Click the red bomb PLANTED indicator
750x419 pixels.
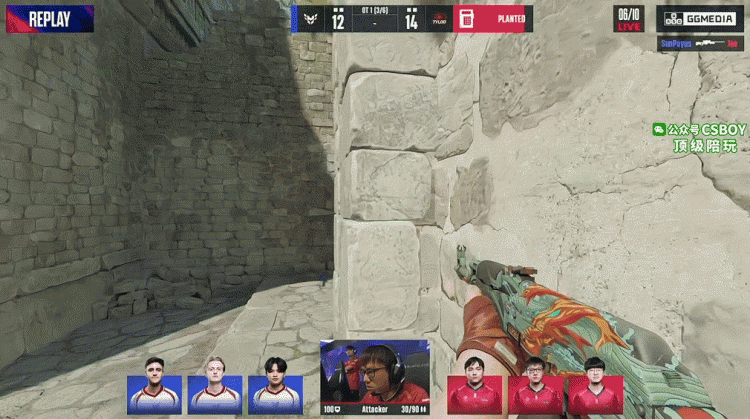tap(493, 19)
